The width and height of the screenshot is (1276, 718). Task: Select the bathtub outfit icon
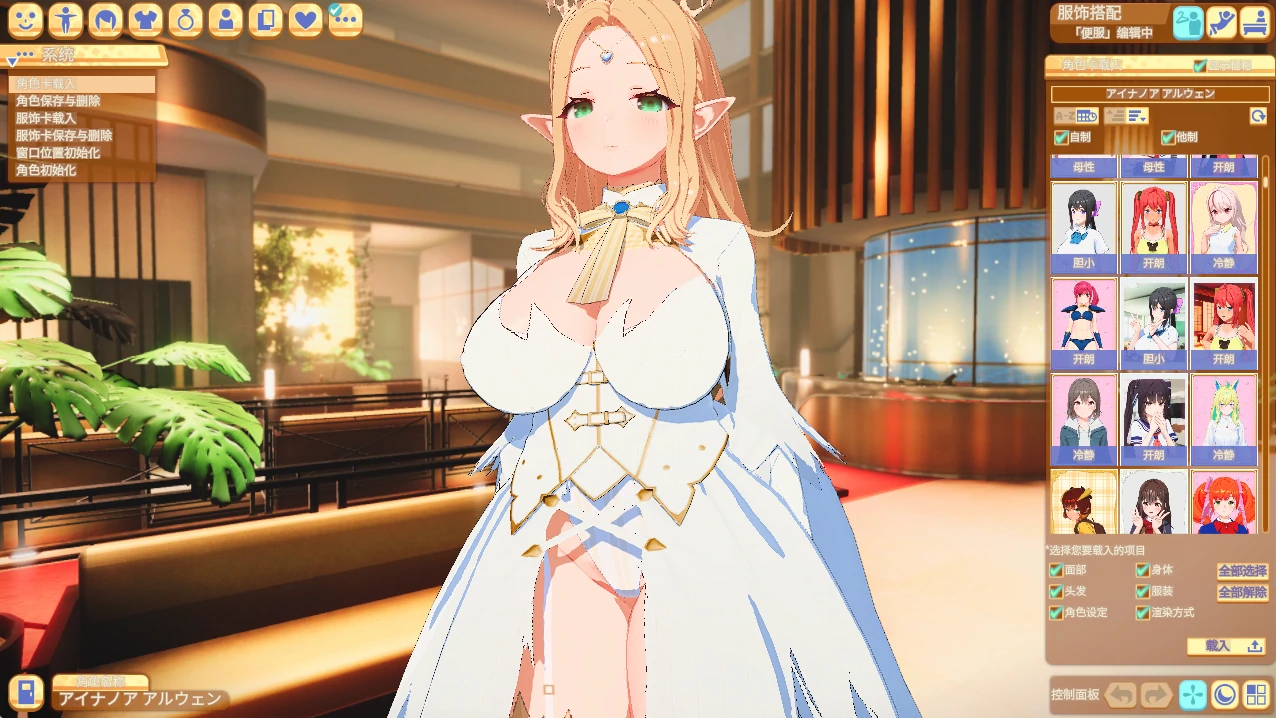[1255, 22]
